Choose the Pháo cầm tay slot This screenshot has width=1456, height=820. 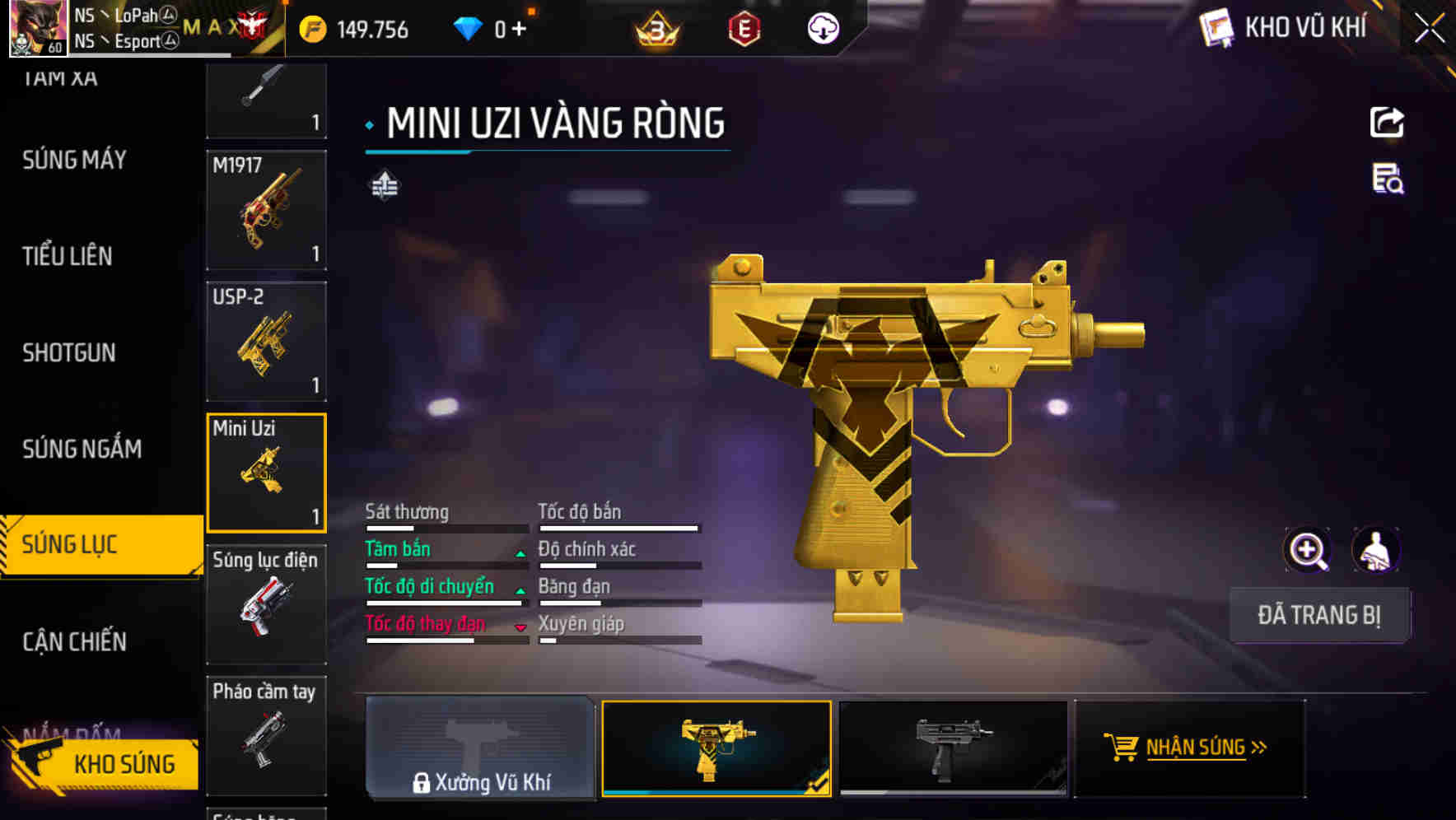266,735
